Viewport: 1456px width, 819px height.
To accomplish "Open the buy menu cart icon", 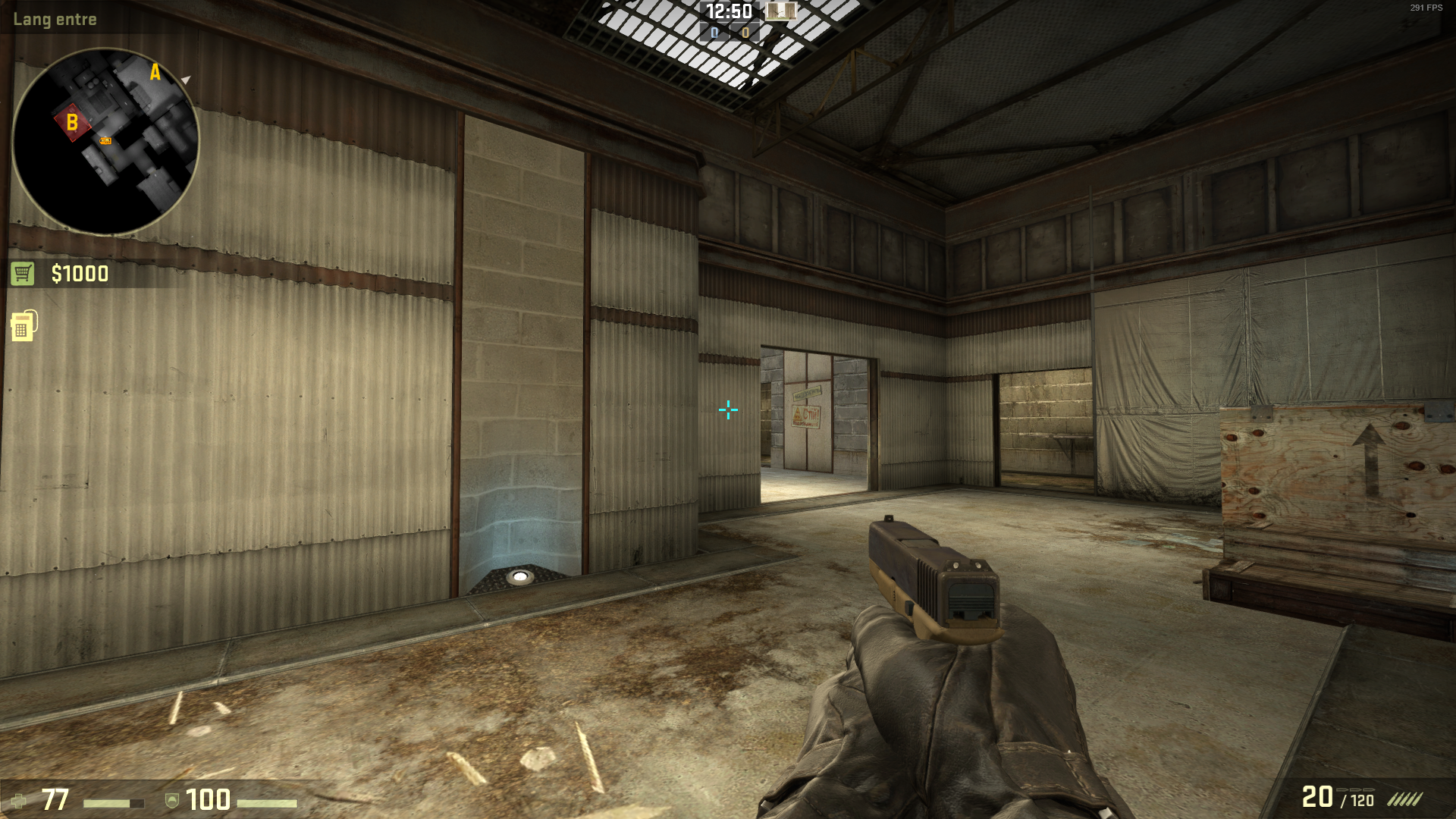I will (x=22, y=274).
